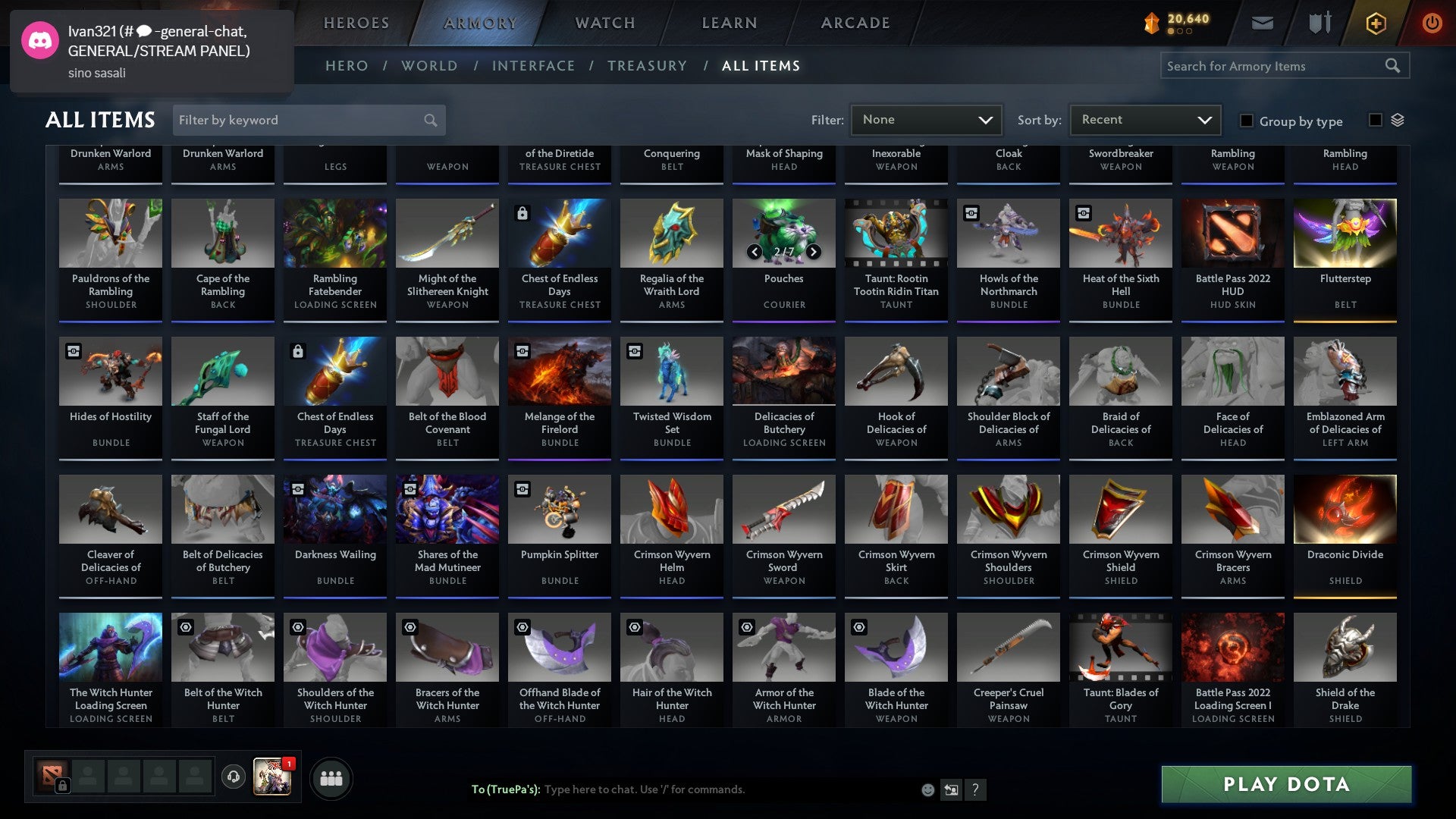This screenshot has height=819, width=1456.
Task: Open the Sort by dropdown showing Recent
Action: pos(1144,119)
